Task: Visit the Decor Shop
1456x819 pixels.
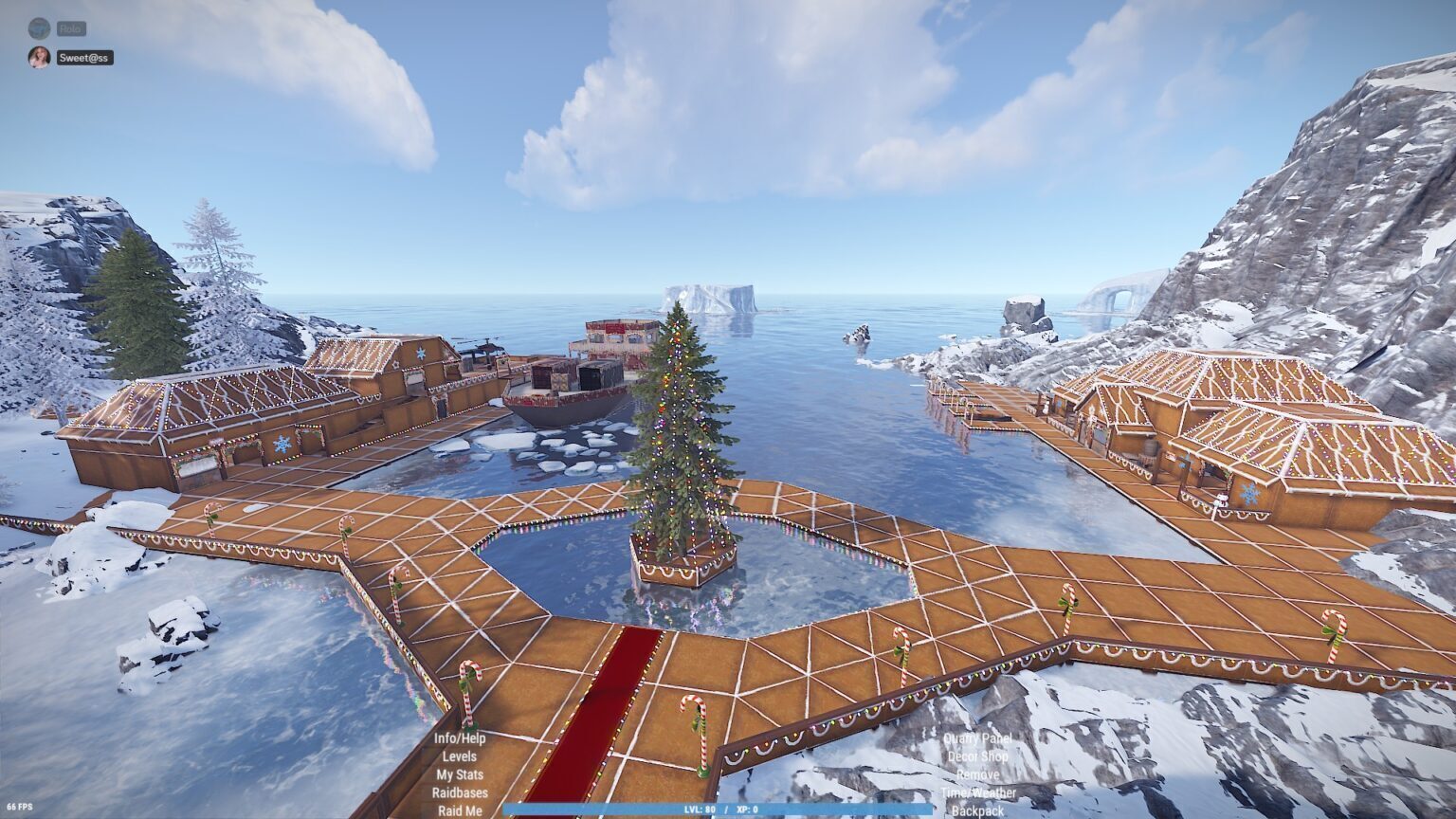Action: coord(977,756)
